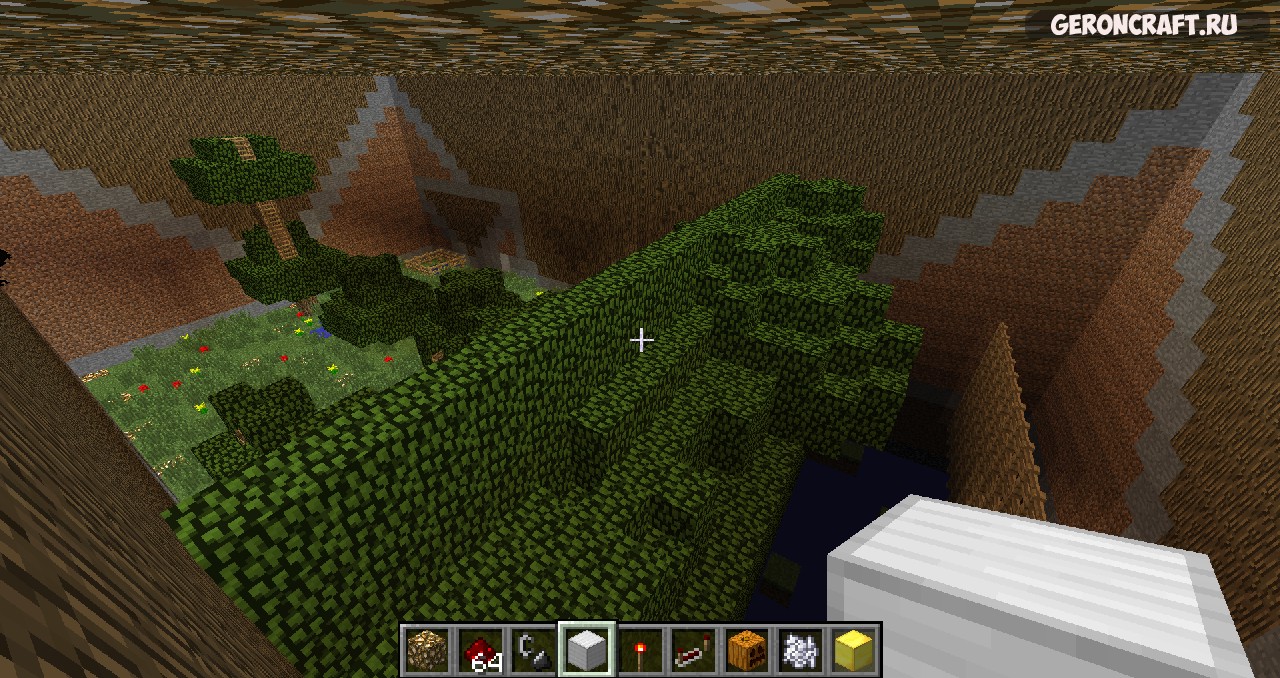Choose the redstone repeater slot
This screenshot has width=1280, height=678.
[x=692, y=650]
